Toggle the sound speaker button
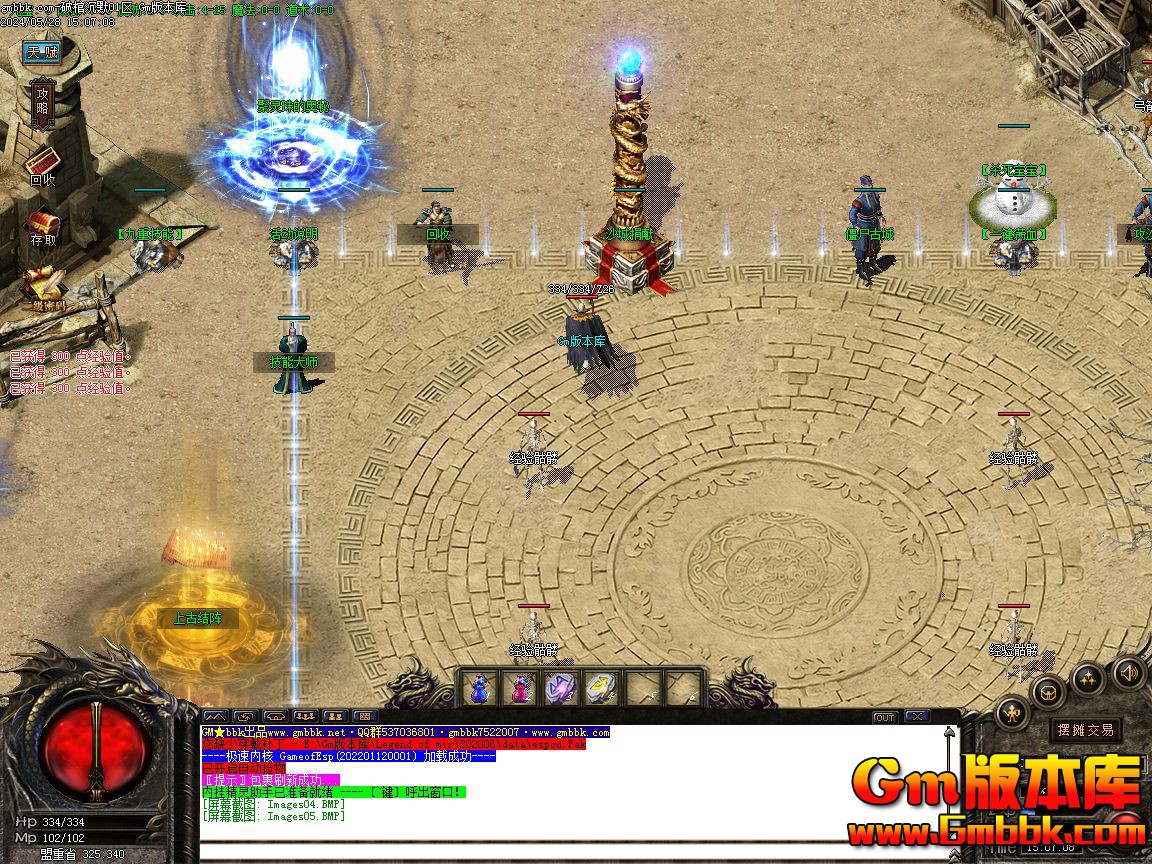The width and height of the screenshot is (1152, 864). tap(1127, 671)
